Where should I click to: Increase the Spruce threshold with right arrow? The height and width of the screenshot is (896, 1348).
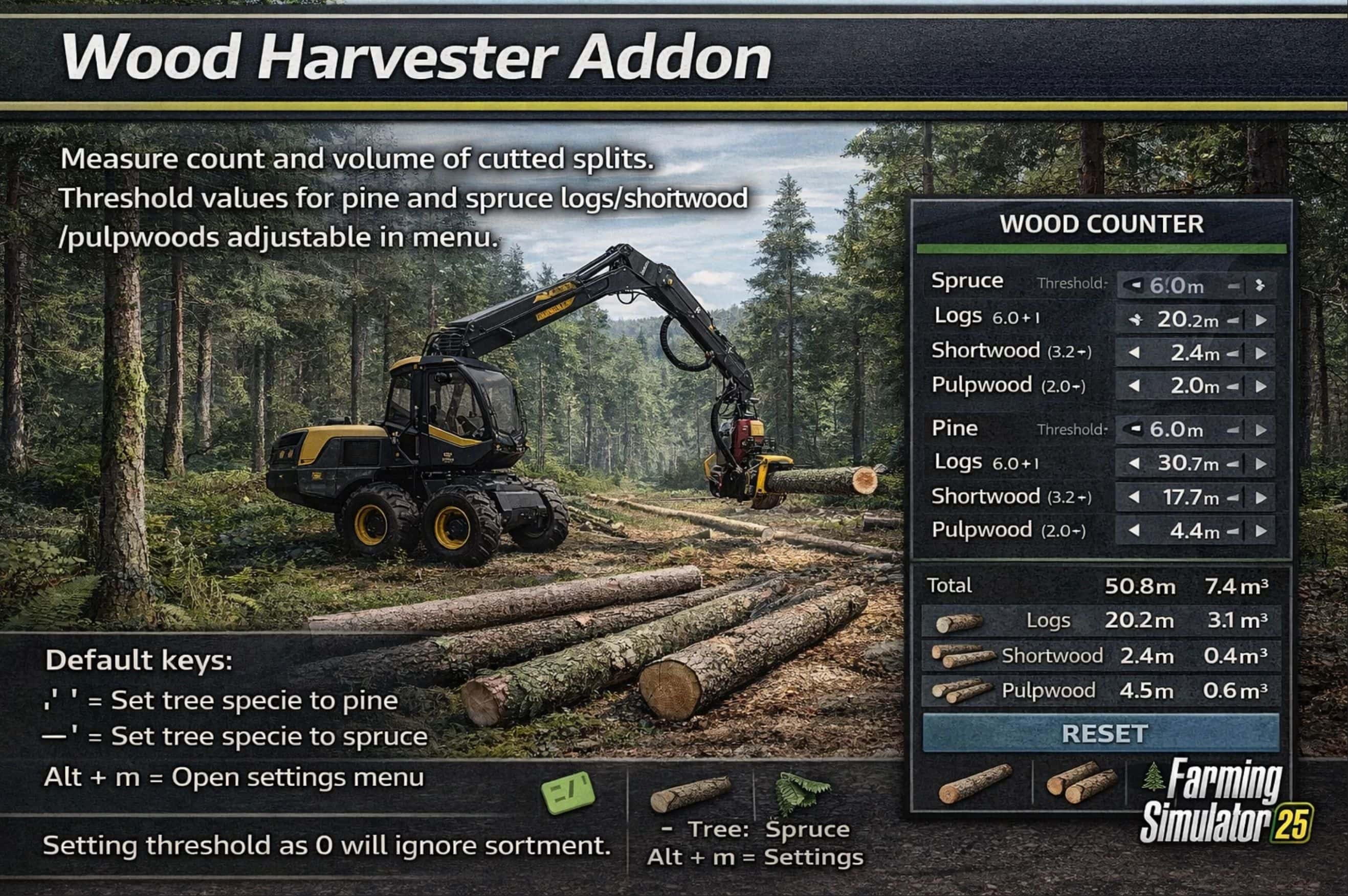click(1261, 286)
